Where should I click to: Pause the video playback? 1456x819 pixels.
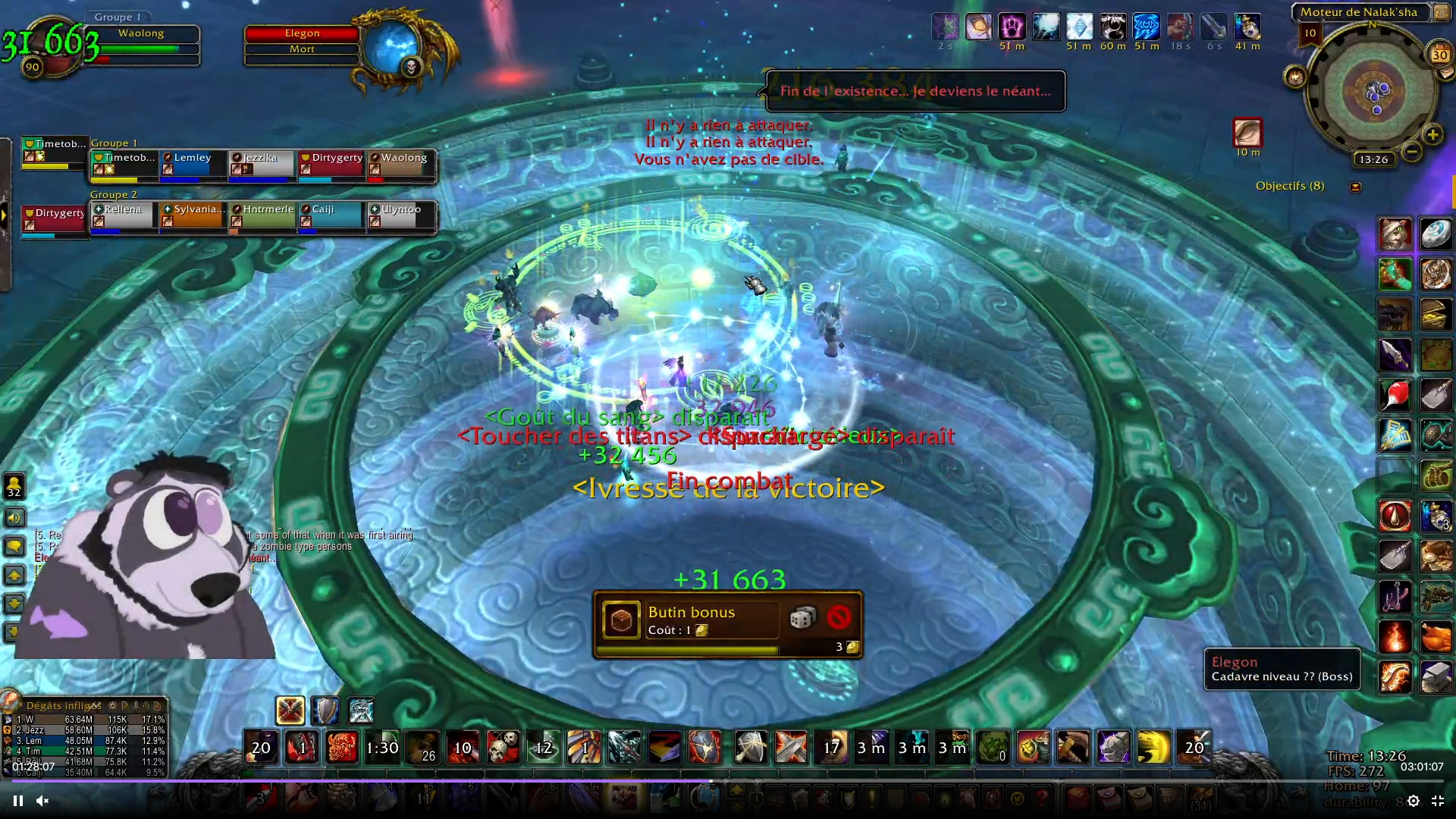tap(18, 801)
